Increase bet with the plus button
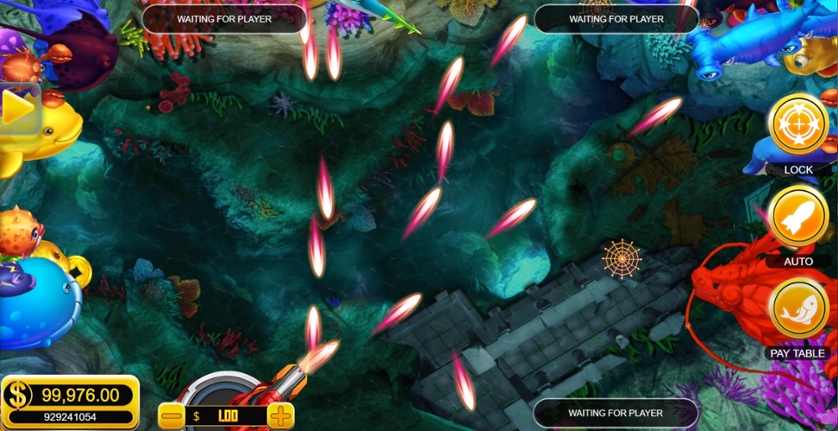This screenshot has width=838, height=431. [281, 415]
